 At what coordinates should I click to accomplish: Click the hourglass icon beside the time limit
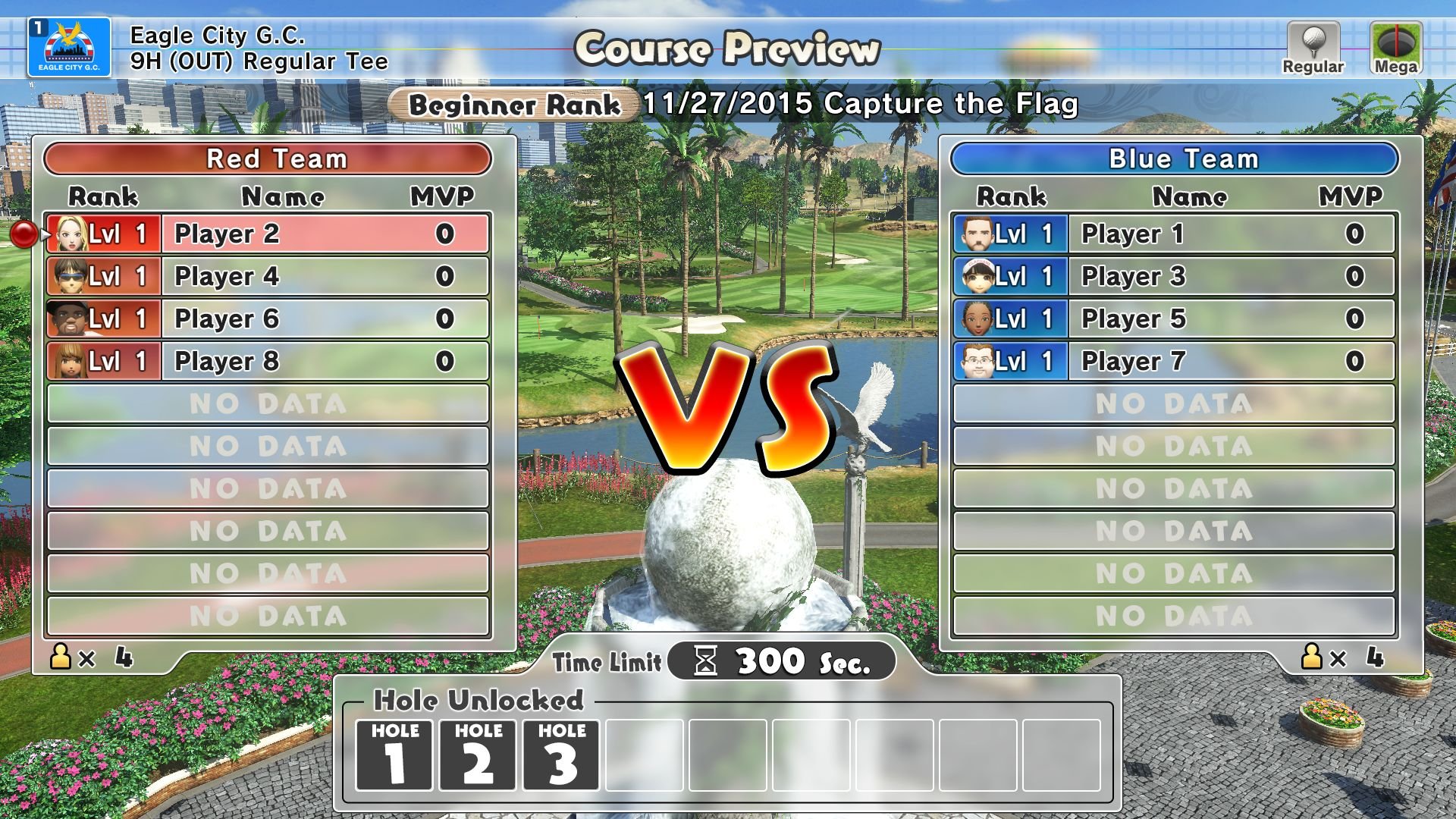coord(705,660)
